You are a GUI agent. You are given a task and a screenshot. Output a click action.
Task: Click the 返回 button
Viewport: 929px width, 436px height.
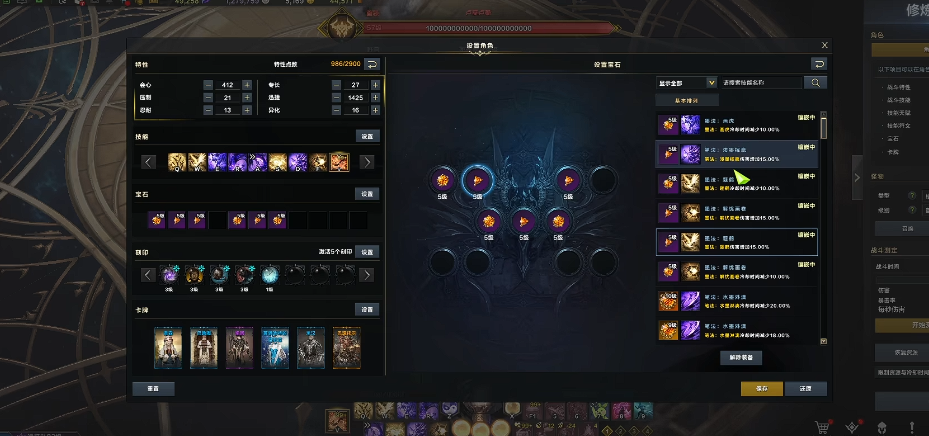point(805,388)
